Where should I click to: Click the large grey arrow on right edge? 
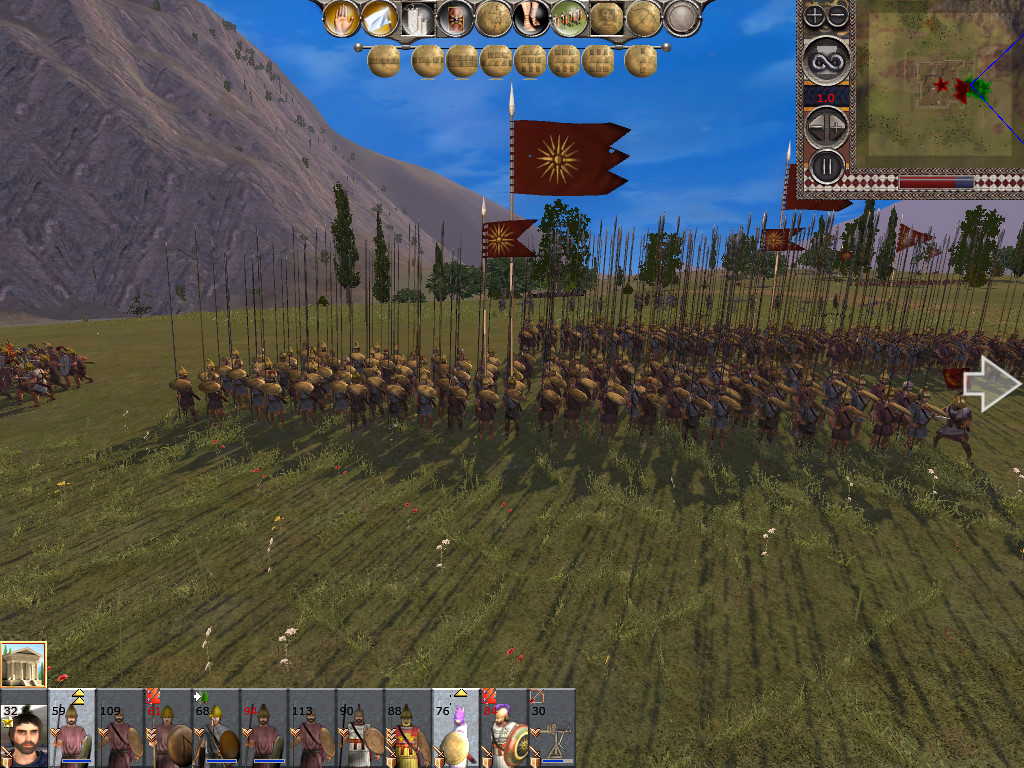point(992,383)
